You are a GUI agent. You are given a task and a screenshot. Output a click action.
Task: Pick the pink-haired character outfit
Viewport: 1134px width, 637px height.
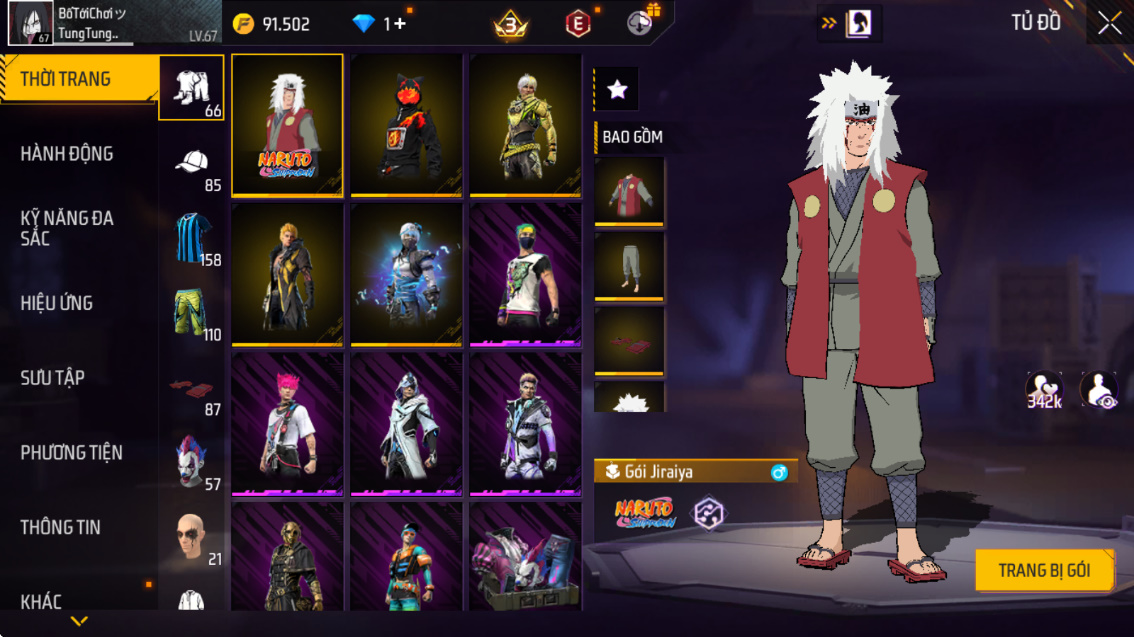tap(287, 423)
